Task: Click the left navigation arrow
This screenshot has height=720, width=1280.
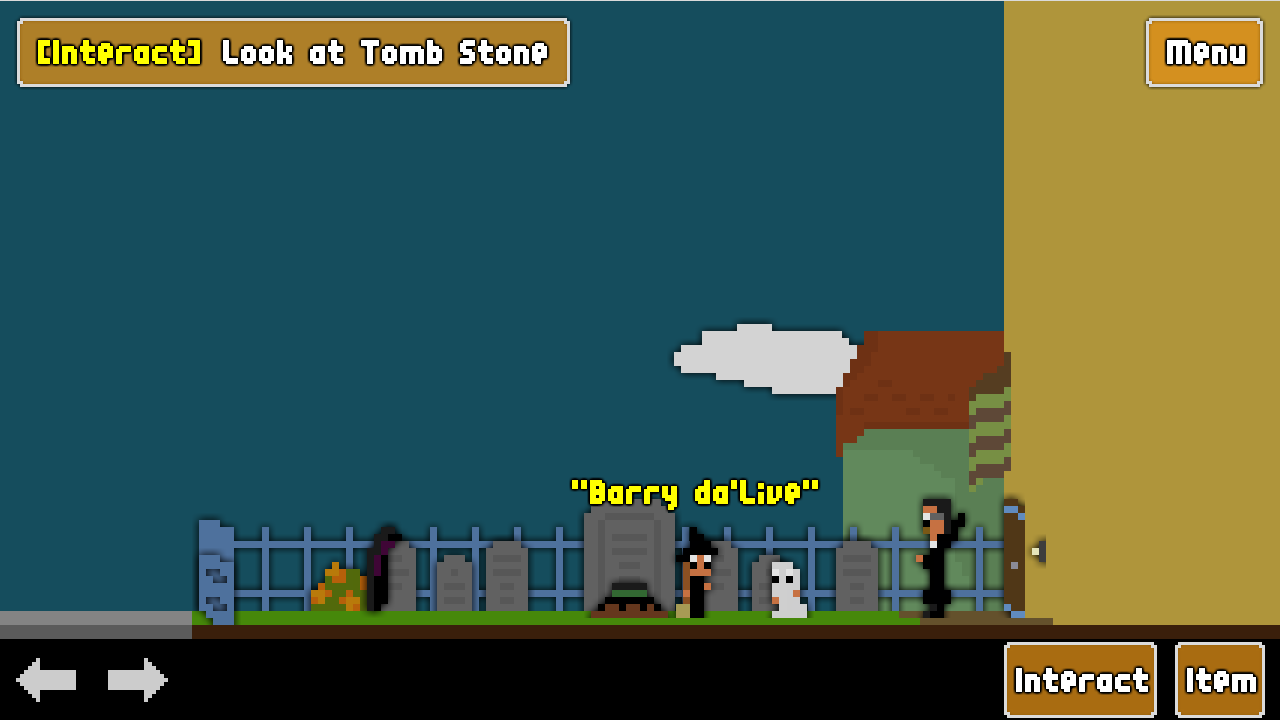Action: [x=45, y=679]
